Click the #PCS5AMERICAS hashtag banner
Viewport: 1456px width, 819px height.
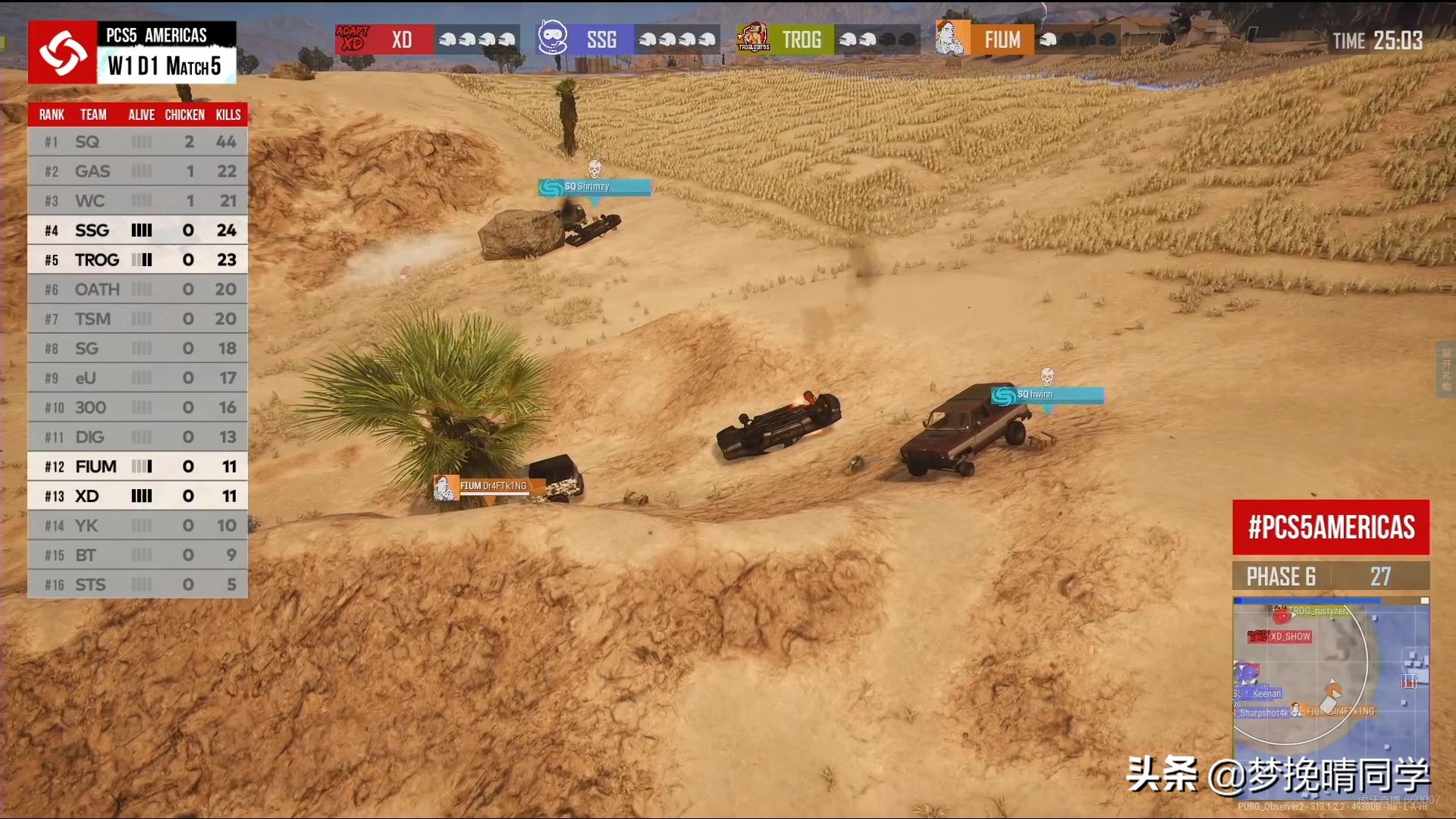pyautogui.click(x=1331, y=527)
